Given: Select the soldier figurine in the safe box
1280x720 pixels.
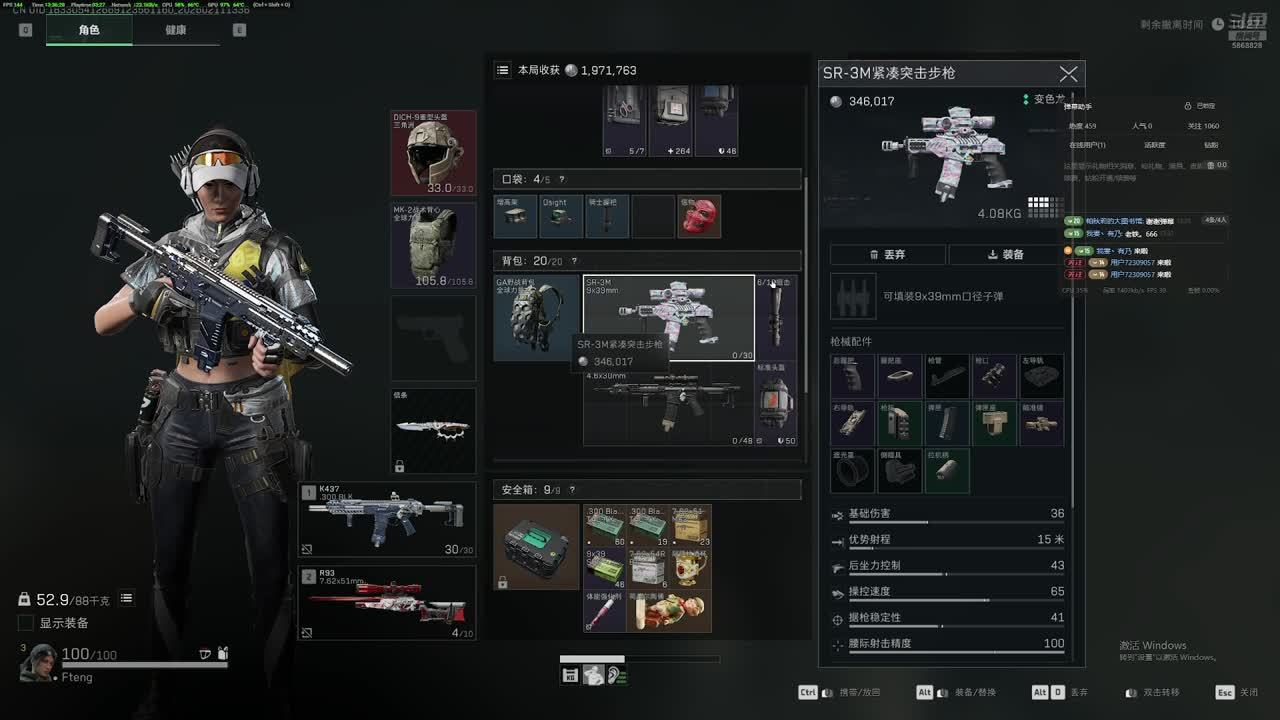Looking at the screenshot, I should [669, 611].
